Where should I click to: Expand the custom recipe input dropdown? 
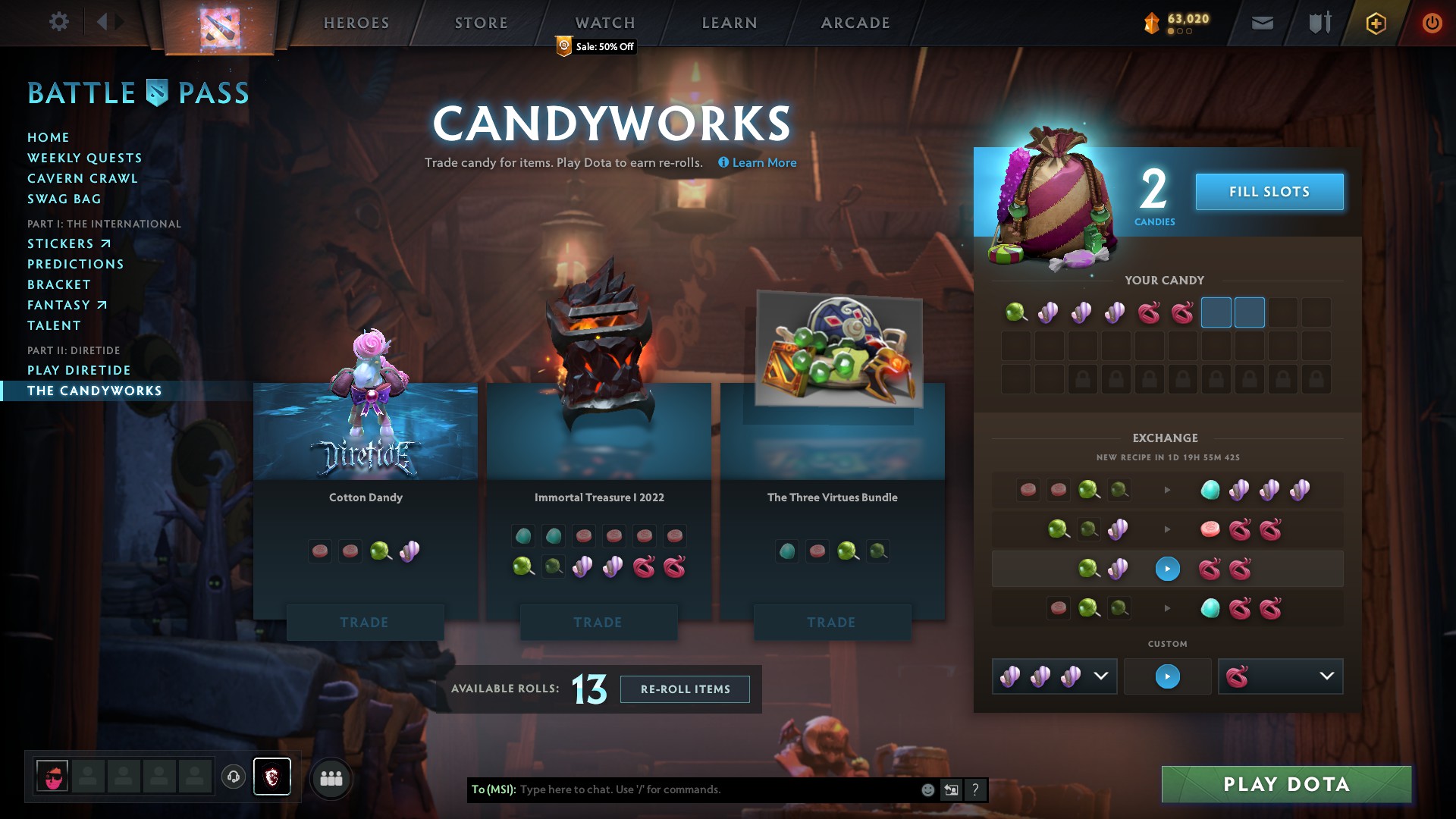pos(1101,676)
